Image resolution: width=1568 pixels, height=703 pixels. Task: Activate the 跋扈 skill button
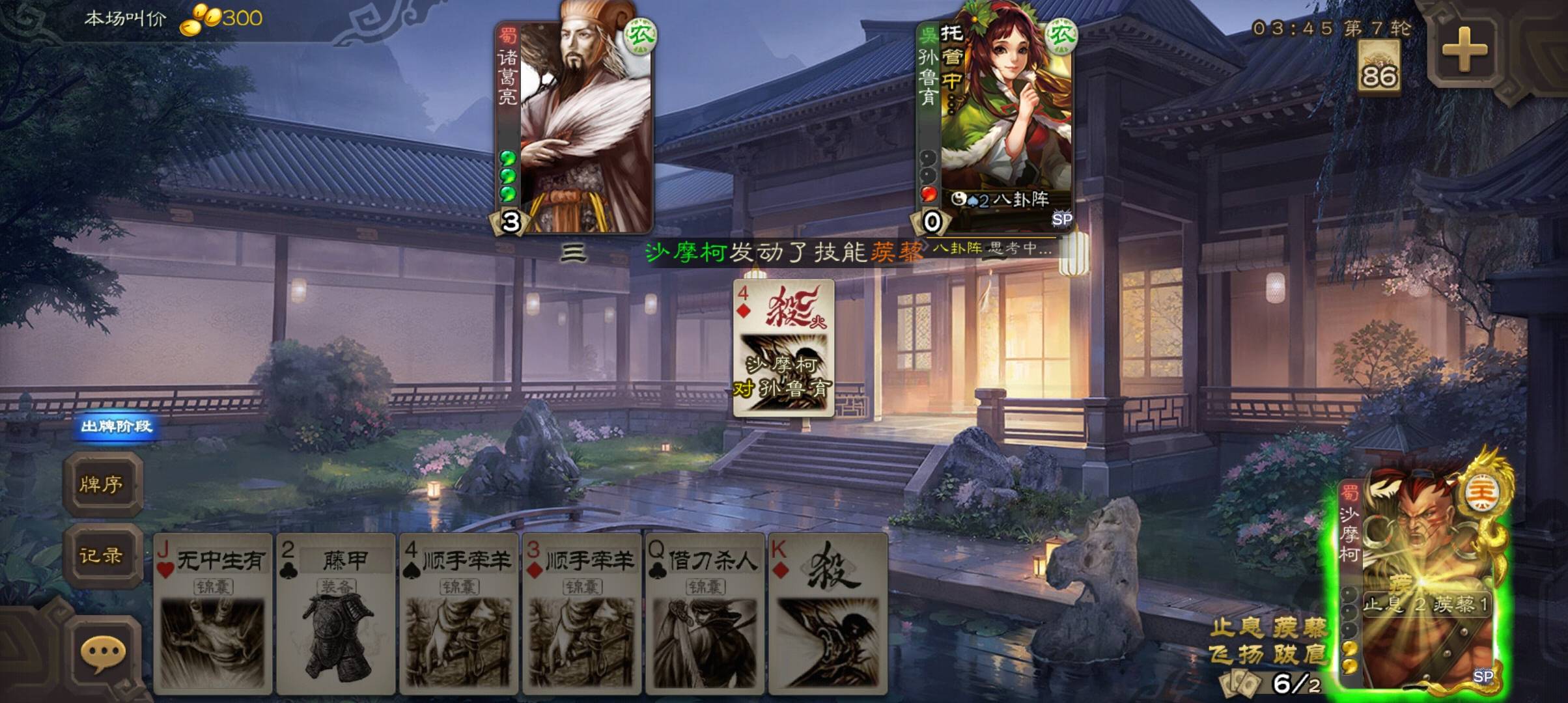coord(1300,654)
